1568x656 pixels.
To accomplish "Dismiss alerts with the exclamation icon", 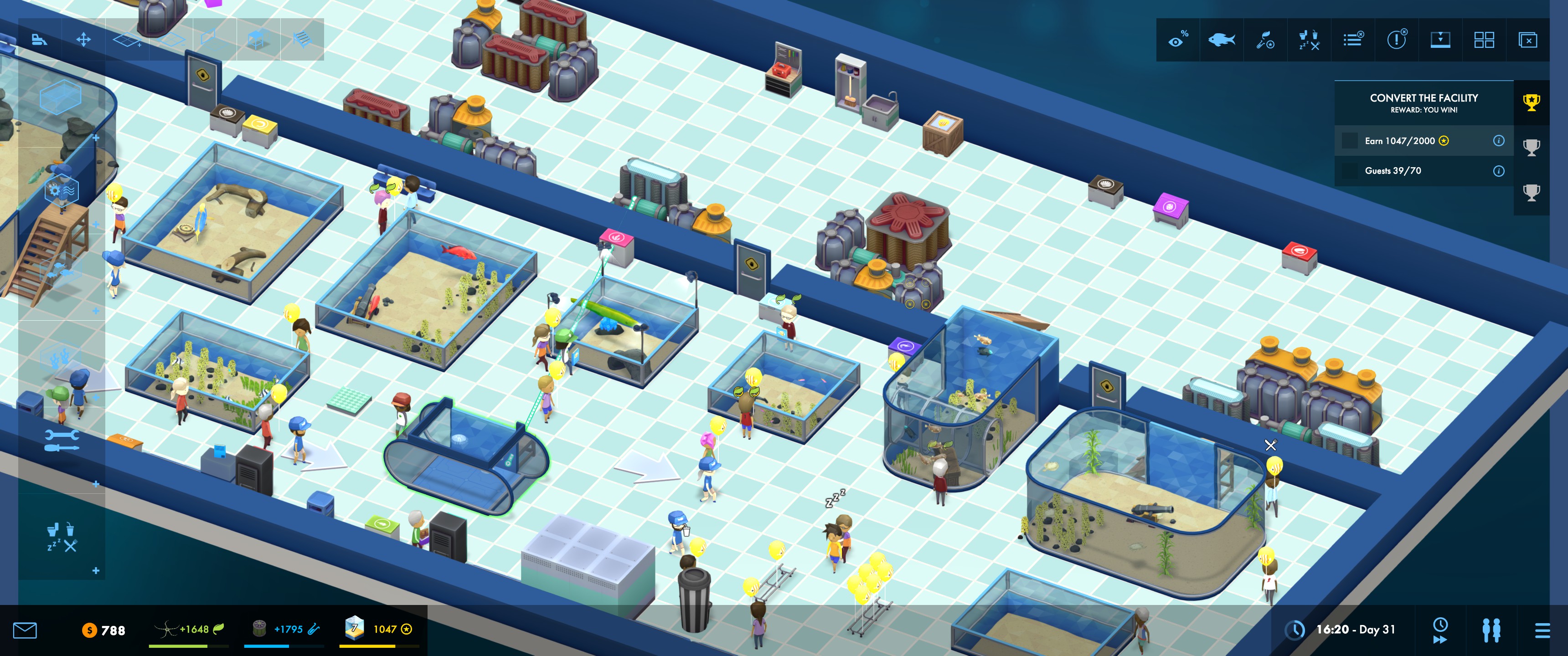I will pyautogui.click(x=1396, y=40).
